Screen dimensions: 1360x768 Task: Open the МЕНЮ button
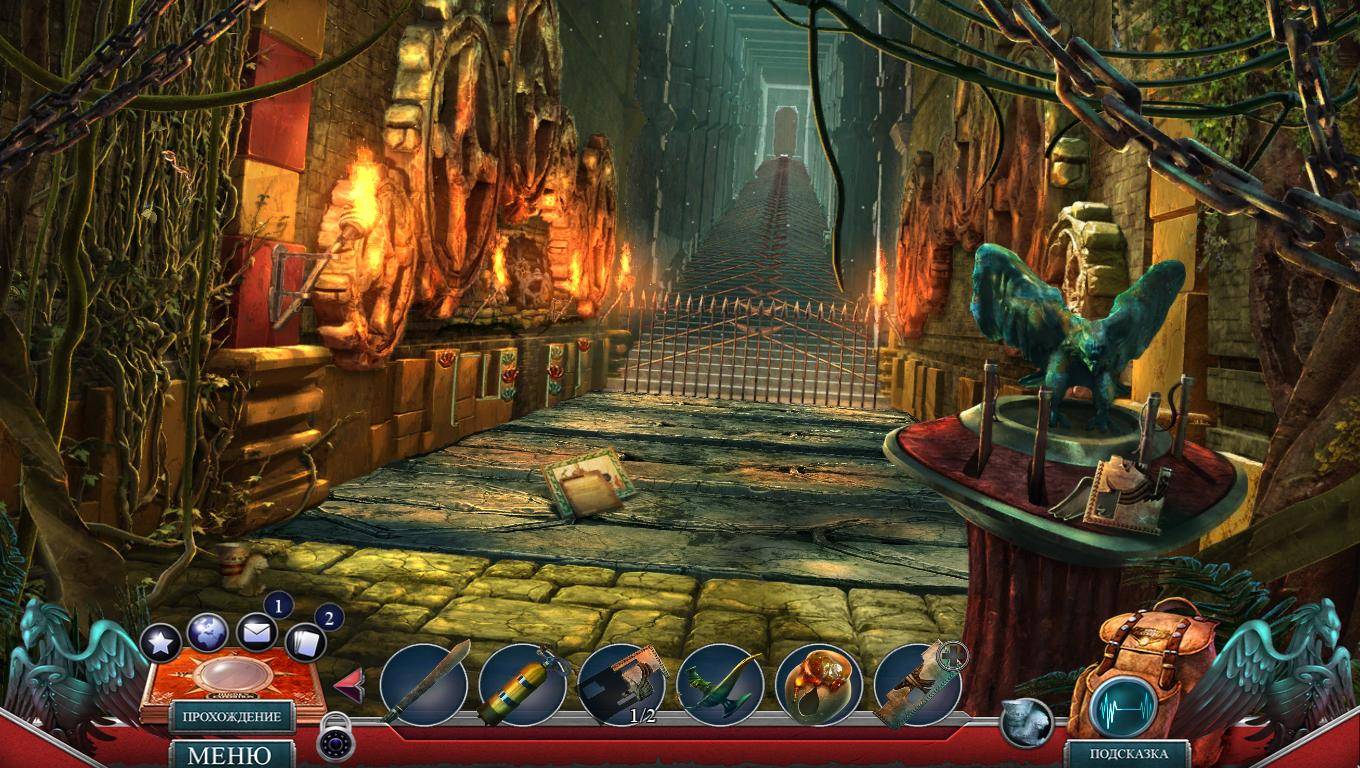point(231,754)
